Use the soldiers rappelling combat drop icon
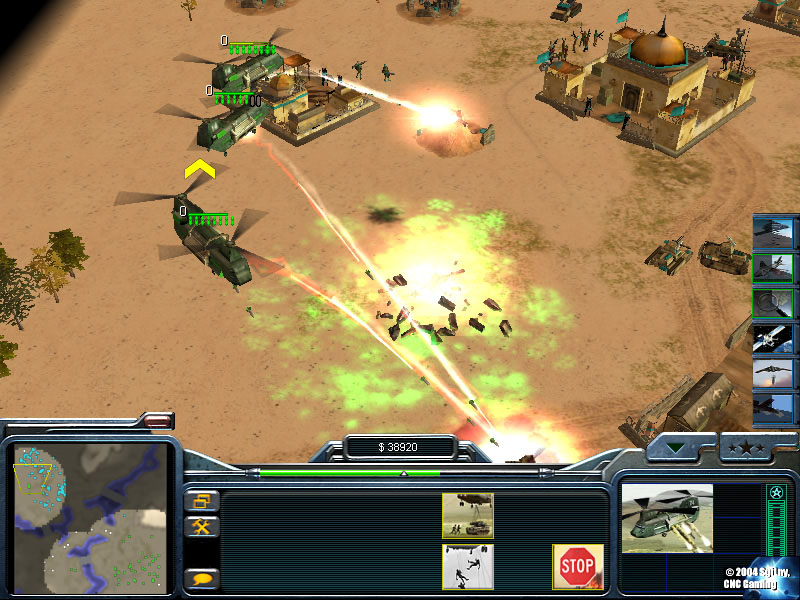This screenshot has width=800, height=600. pyautogui.click(x=468, y=566)
